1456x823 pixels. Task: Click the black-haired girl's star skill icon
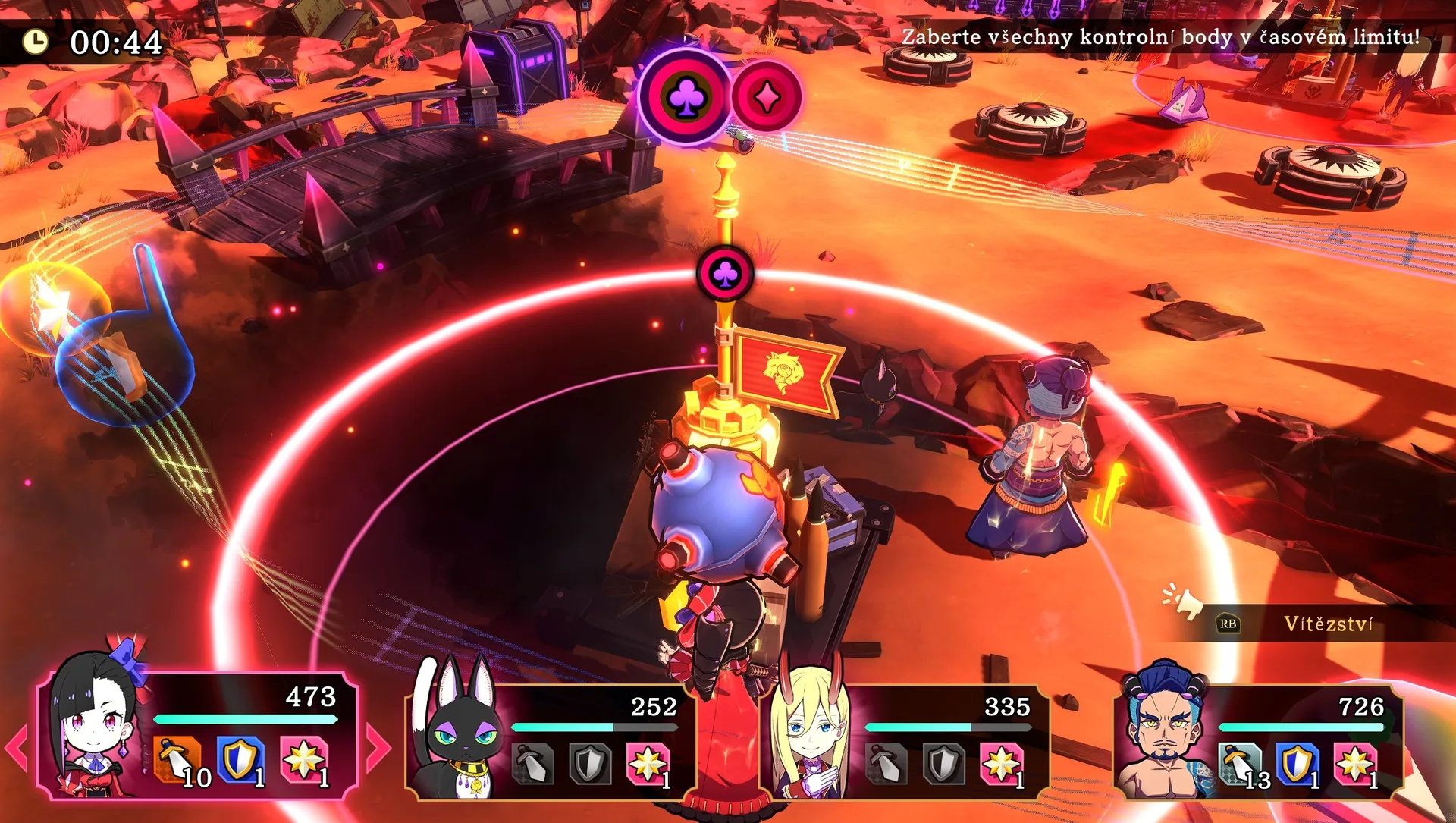(x=304, y=759)
